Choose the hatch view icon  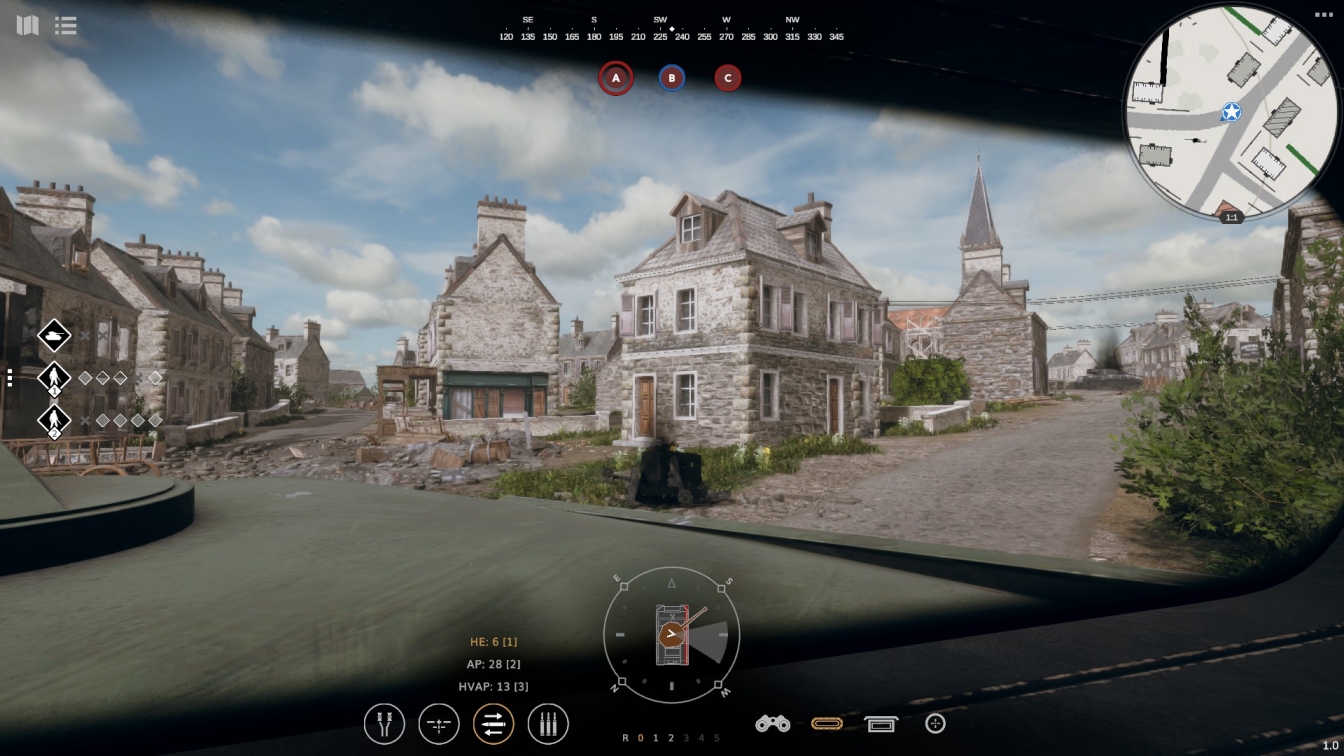(881, 723)
